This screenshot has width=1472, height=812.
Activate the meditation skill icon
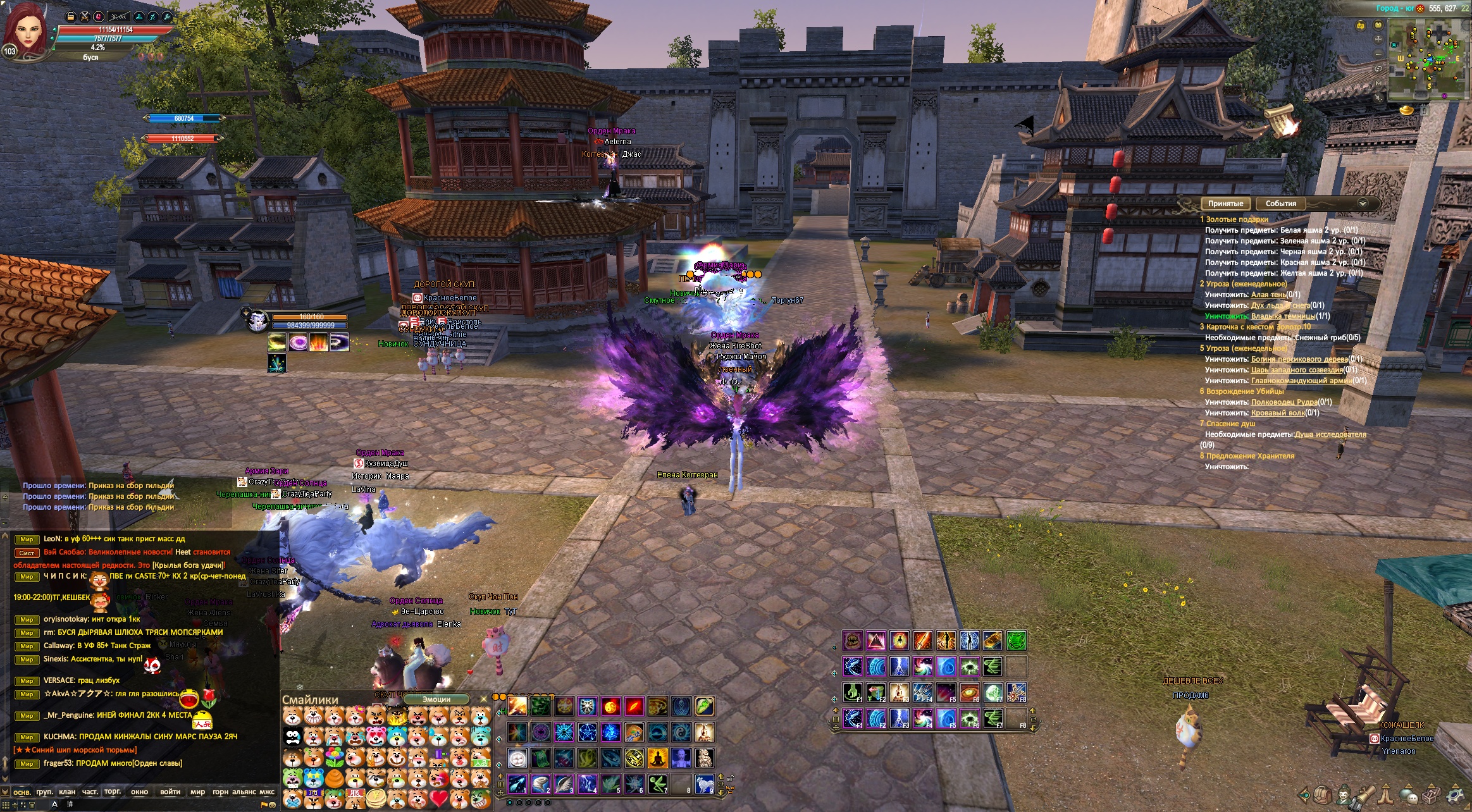click(657, 758)
